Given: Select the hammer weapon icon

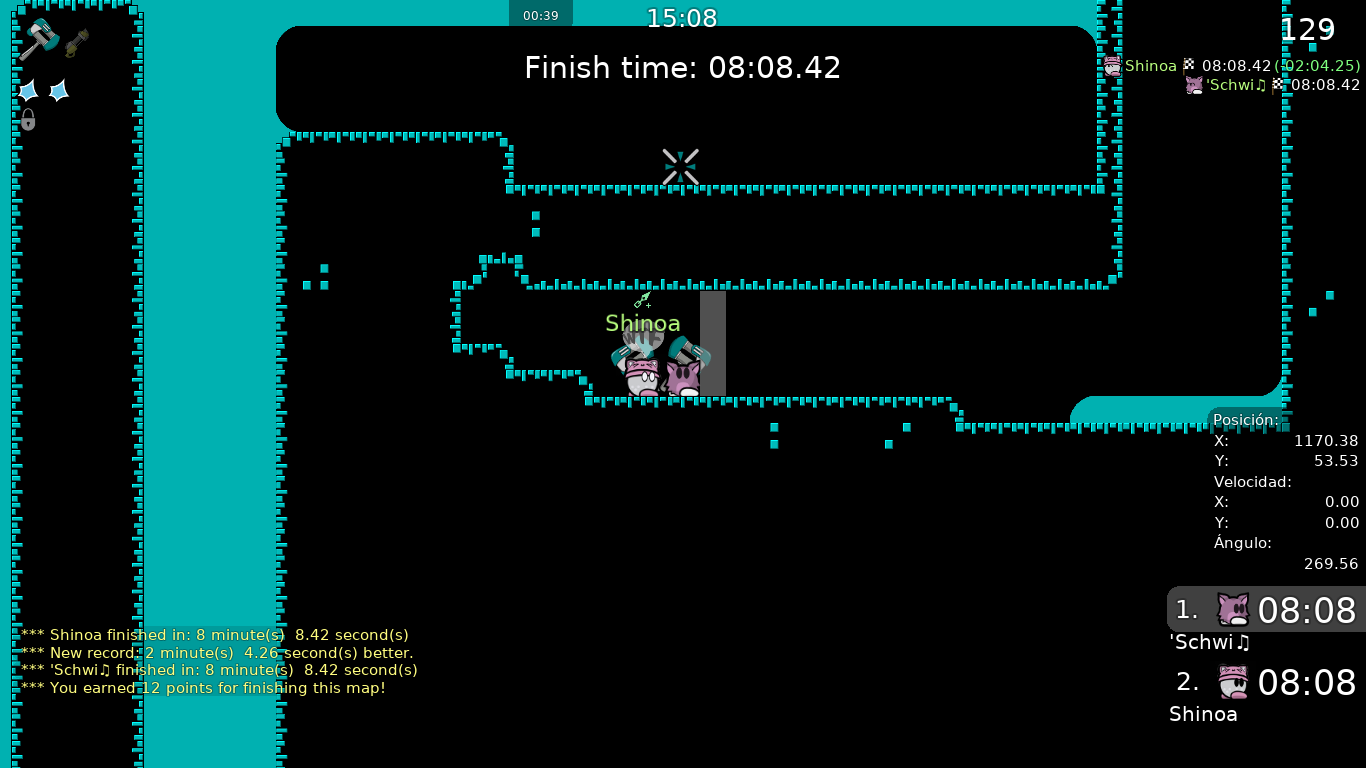Looking at the screenshot, I should click(39, 39).
